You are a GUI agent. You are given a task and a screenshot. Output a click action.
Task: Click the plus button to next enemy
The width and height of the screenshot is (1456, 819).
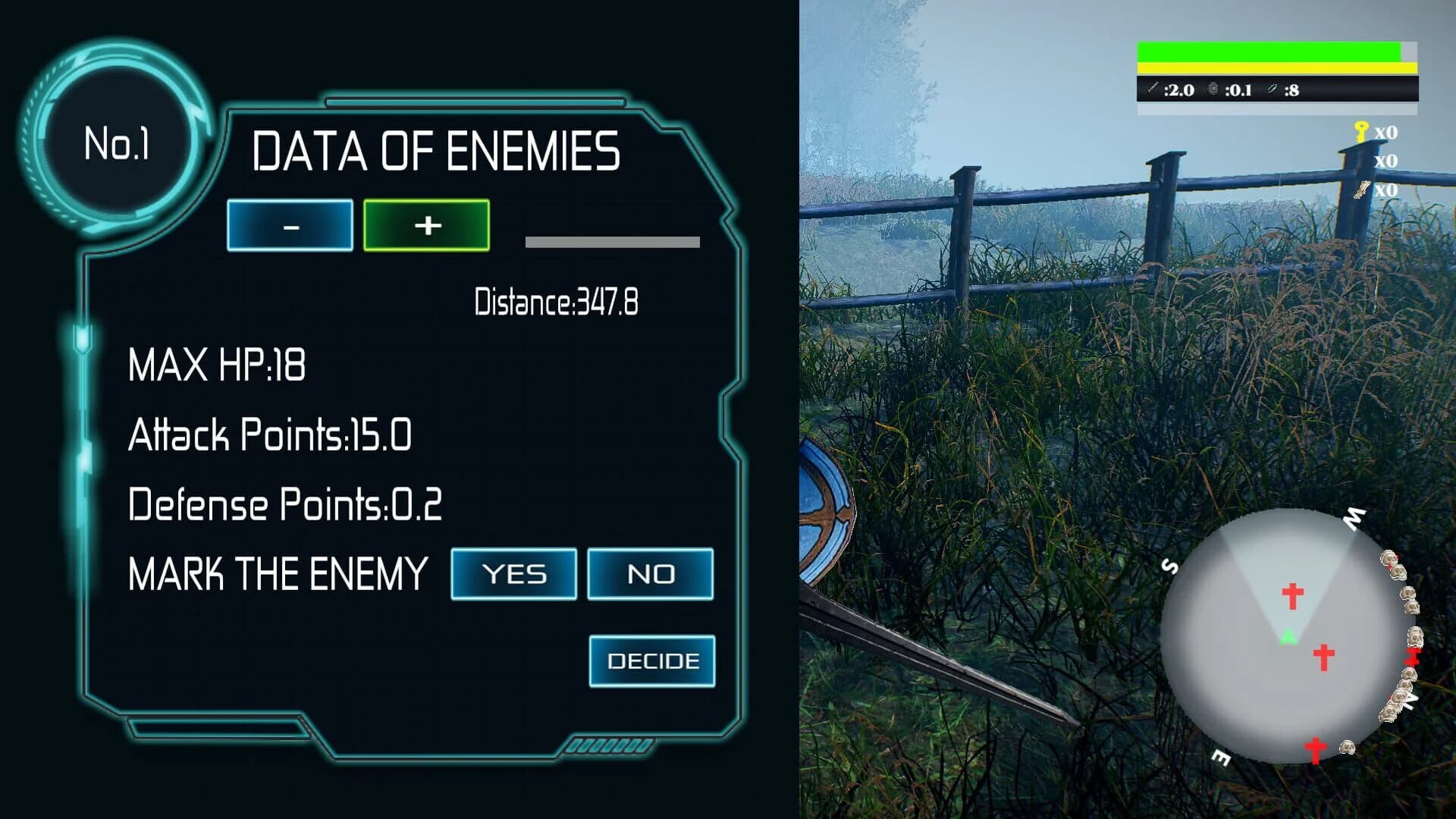tap(426, 224)
